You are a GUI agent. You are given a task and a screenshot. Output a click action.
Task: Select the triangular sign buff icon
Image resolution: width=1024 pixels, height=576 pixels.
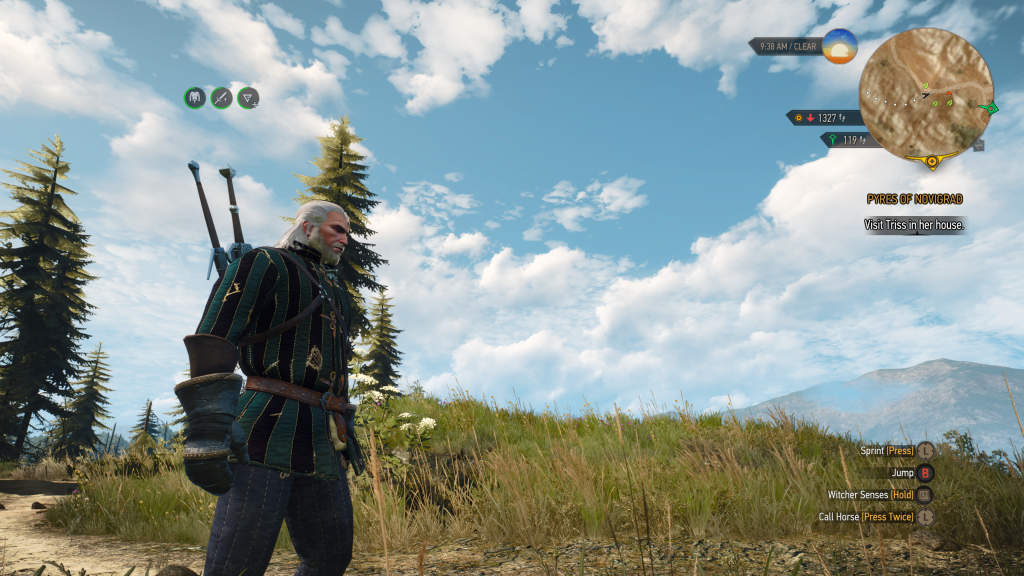click(248, 97)
